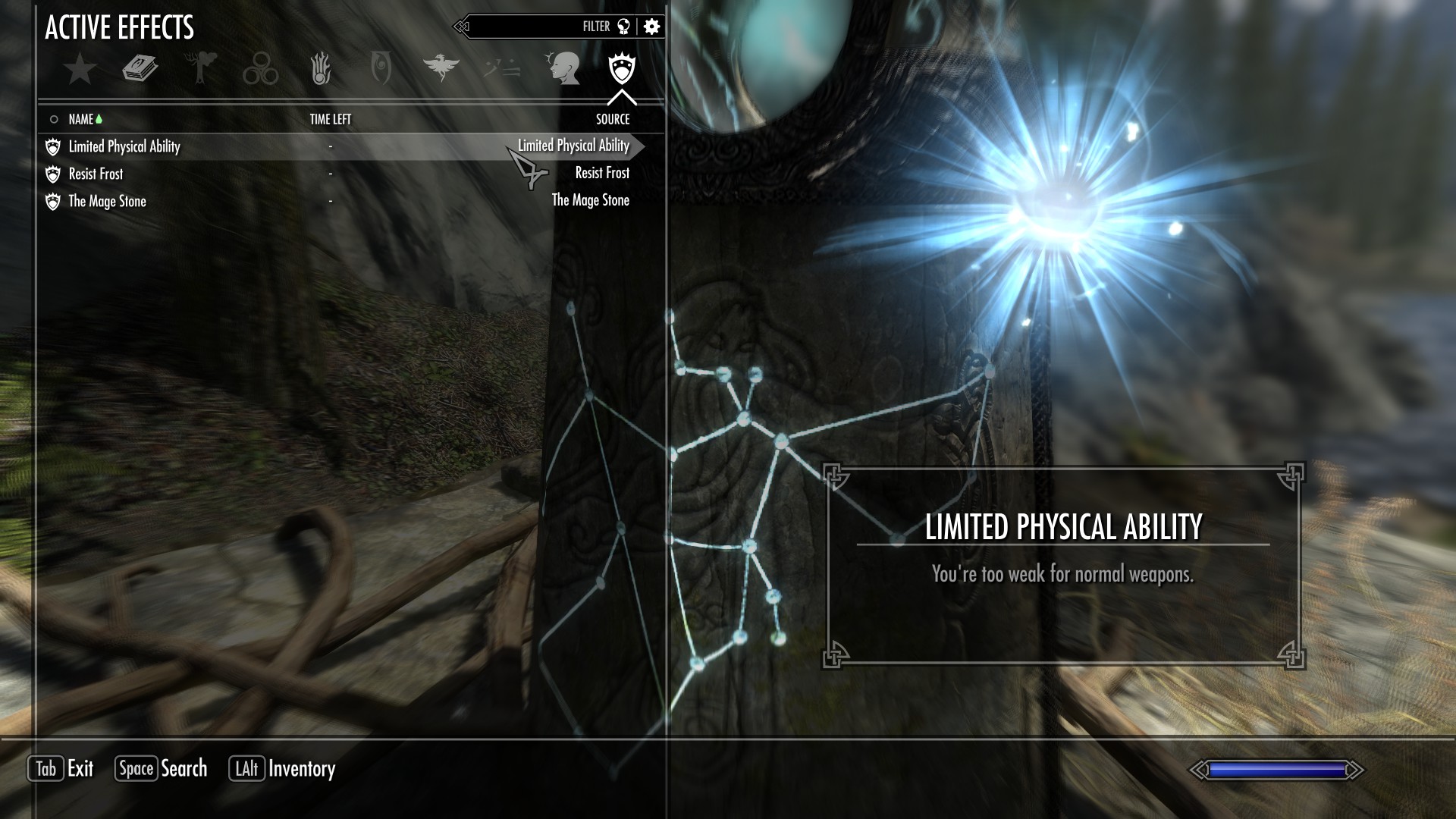Screen dimensions: 1456x819
Task: Switch to the star Favorites category
Action: (x=80, y=69)
